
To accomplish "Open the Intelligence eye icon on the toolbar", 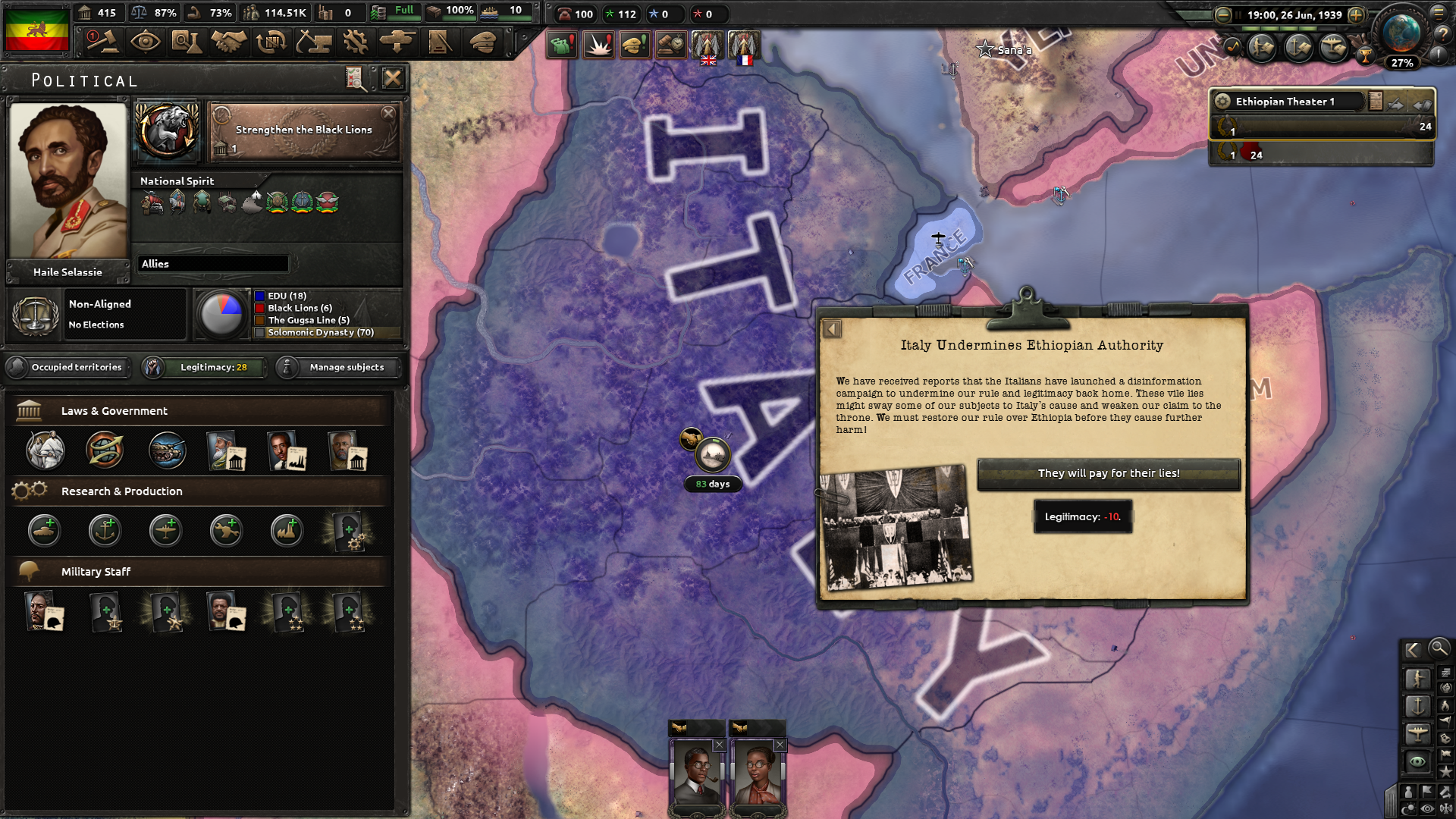I will pos(146,43).
